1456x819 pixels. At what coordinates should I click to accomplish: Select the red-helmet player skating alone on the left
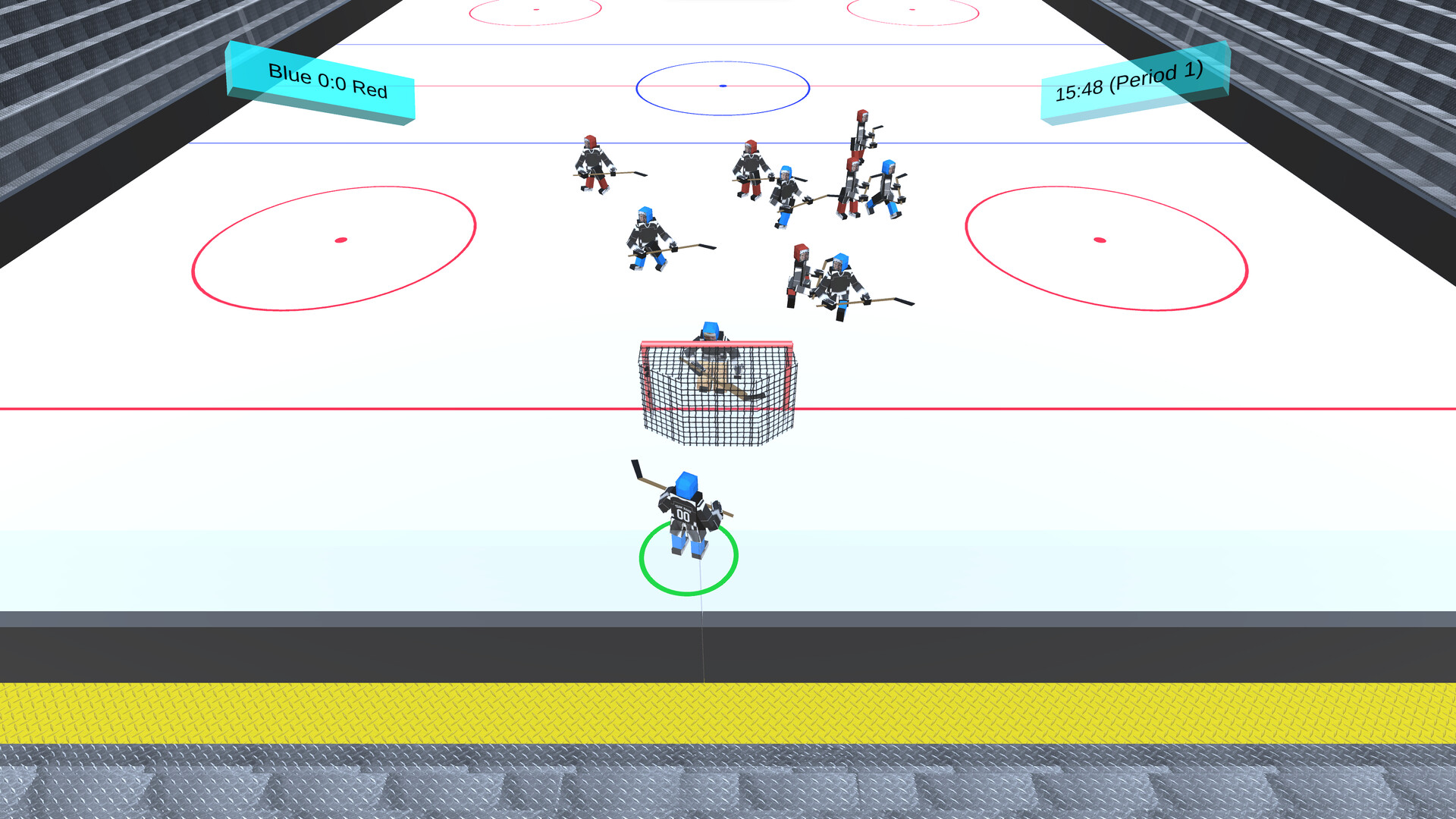(x=594, y=163)
